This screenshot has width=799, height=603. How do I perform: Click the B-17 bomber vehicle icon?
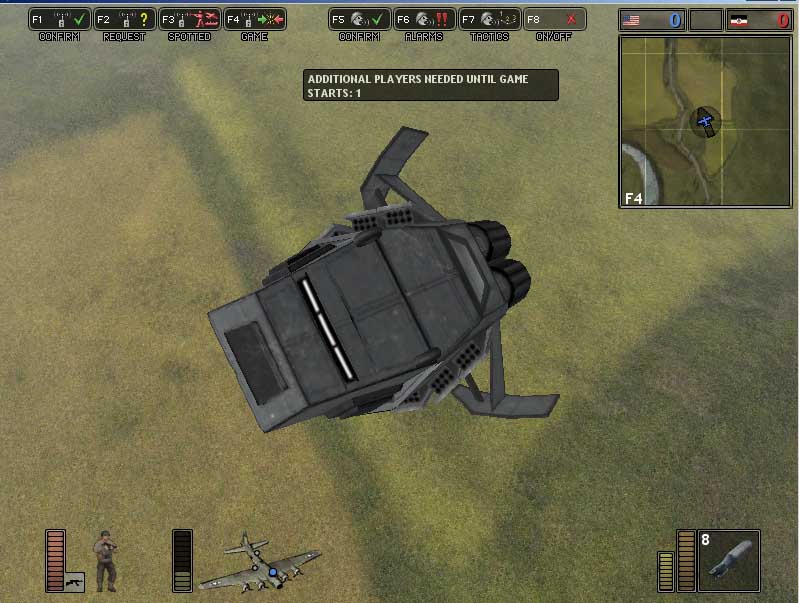click(260, 564)
